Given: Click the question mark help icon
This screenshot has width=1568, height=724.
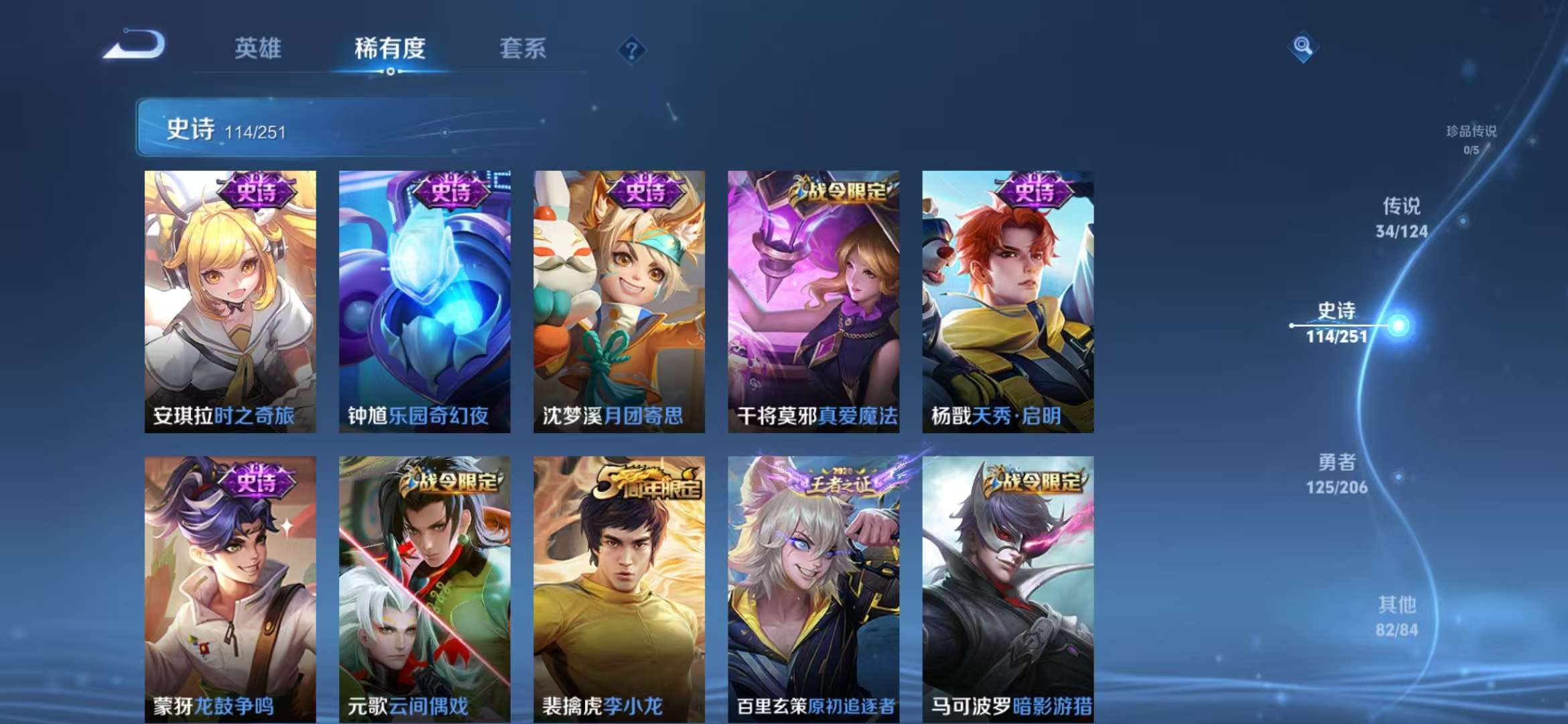Looking at the screenshot, I should coord(631,50).
